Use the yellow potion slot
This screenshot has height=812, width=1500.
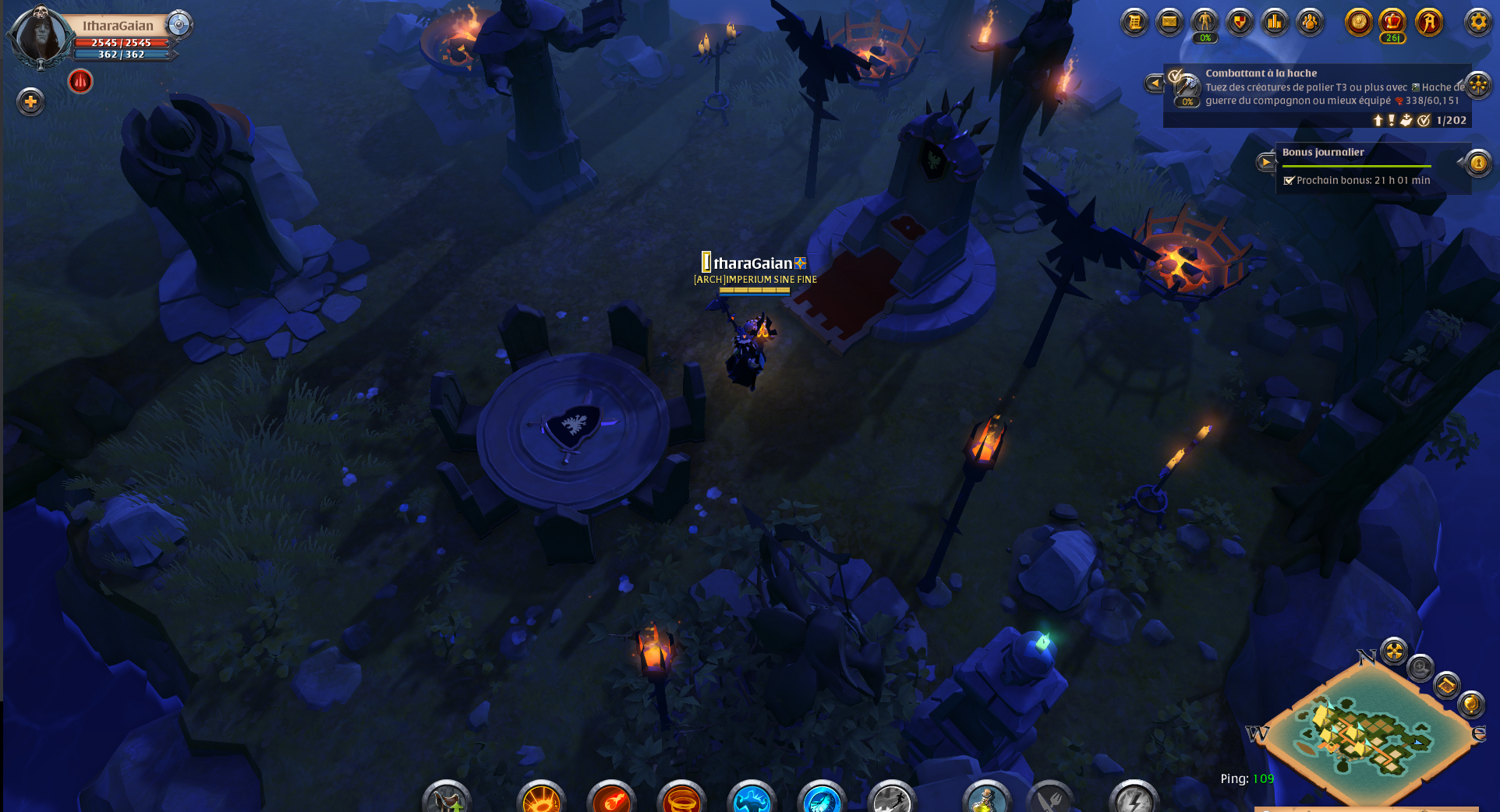[986, 800]
